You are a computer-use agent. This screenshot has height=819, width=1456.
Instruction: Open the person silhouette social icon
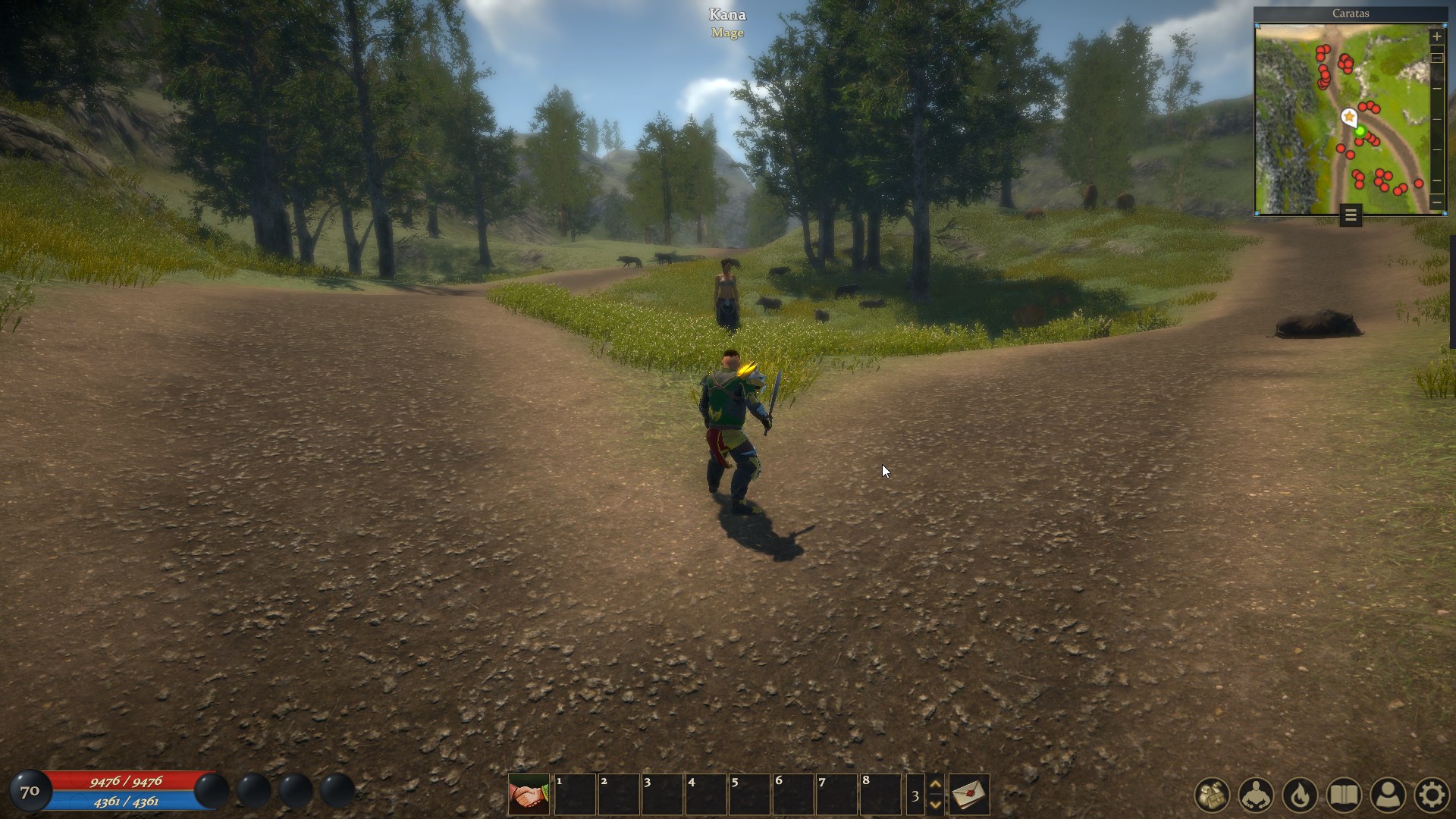coord(1388,795)
